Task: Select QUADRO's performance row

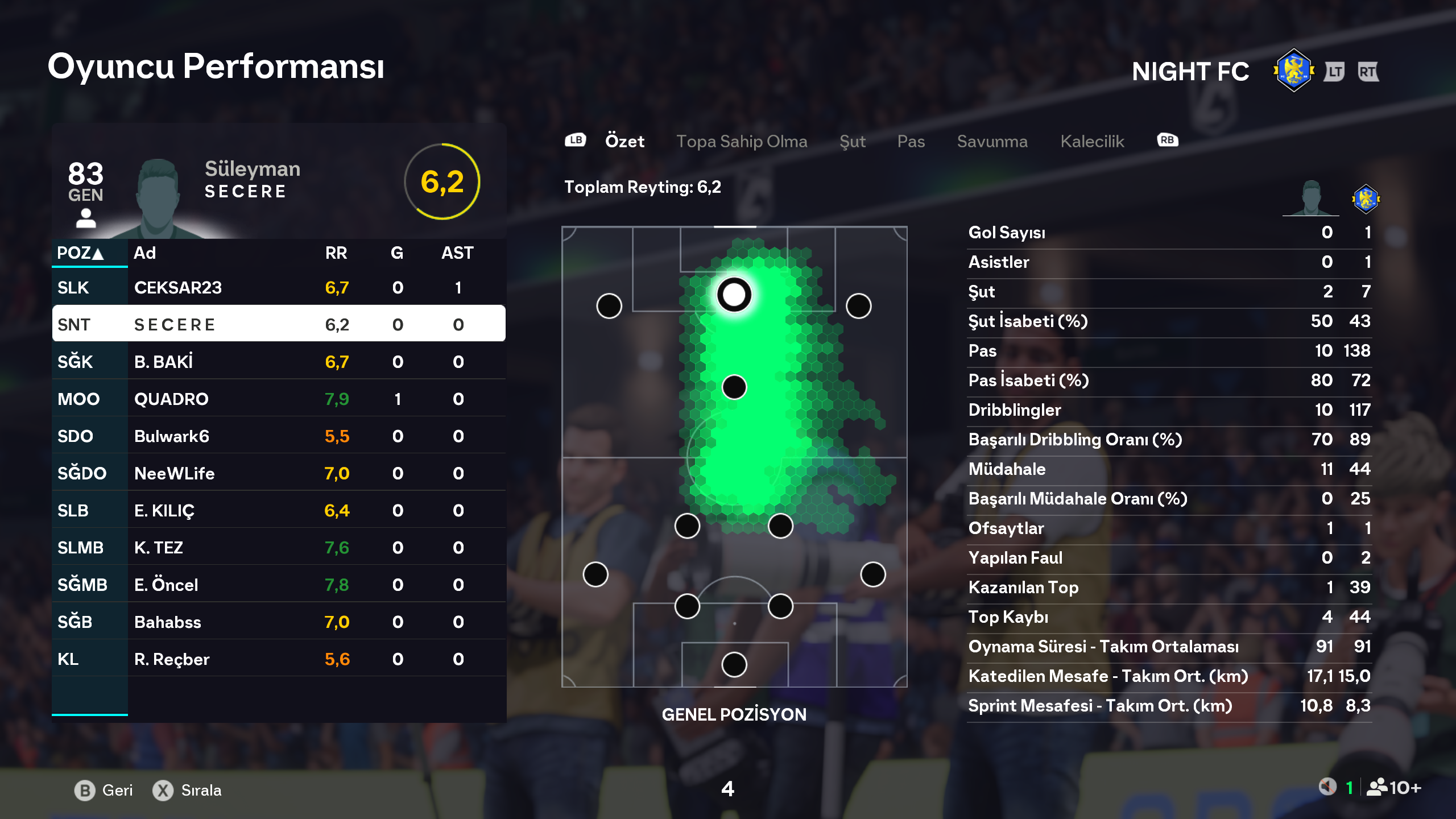Action: [x=279, y=399]
